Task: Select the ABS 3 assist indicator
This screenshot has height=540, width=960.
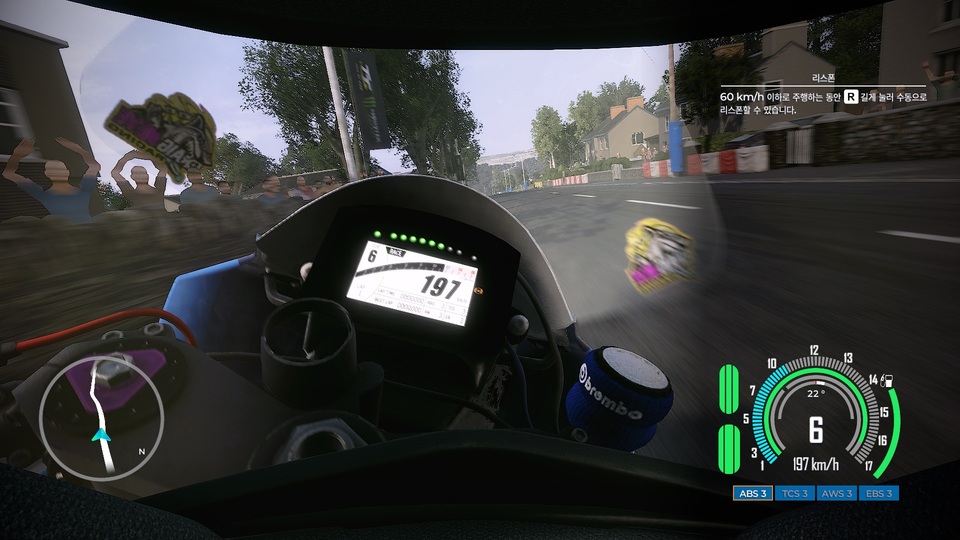Action: [x=752, y=493]
